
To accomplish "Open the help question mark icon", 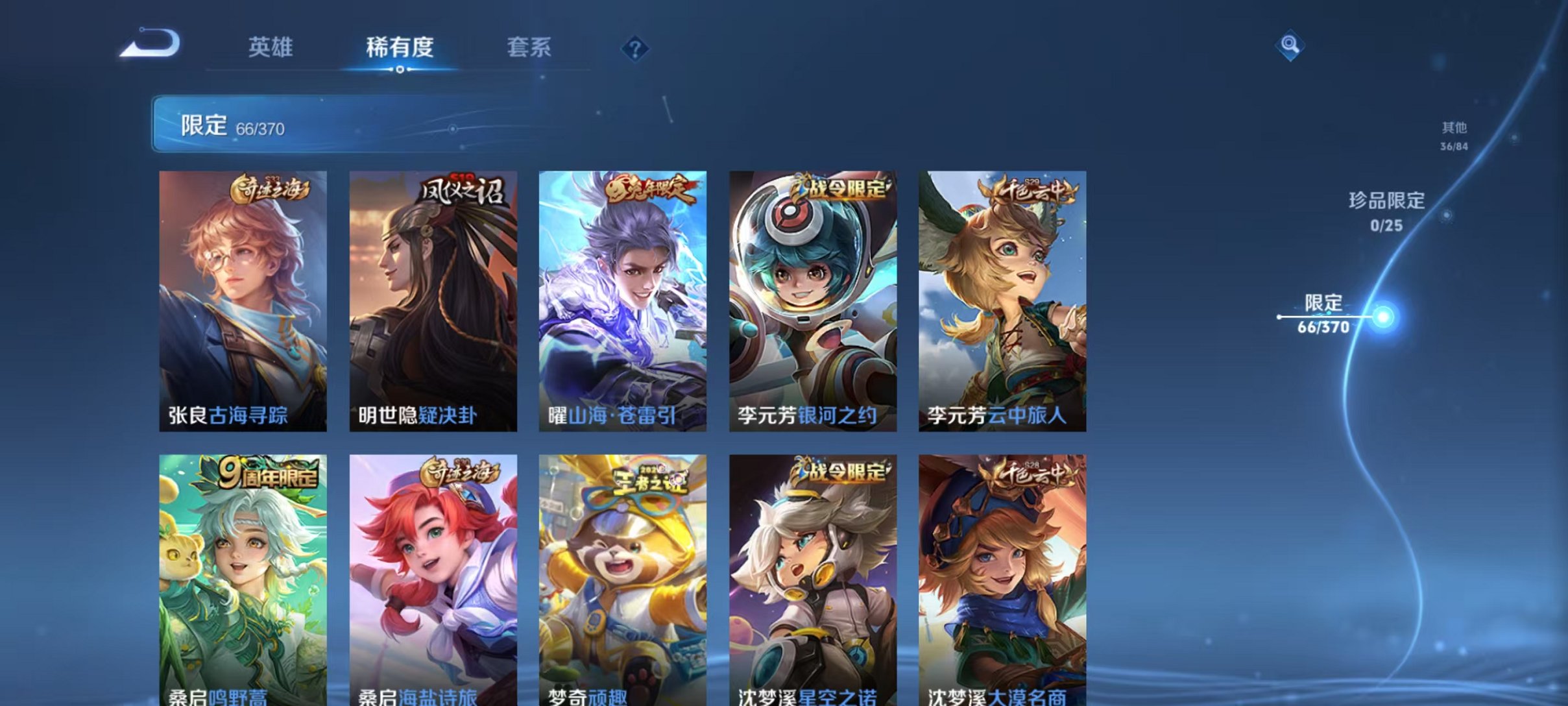I will 636,49.
